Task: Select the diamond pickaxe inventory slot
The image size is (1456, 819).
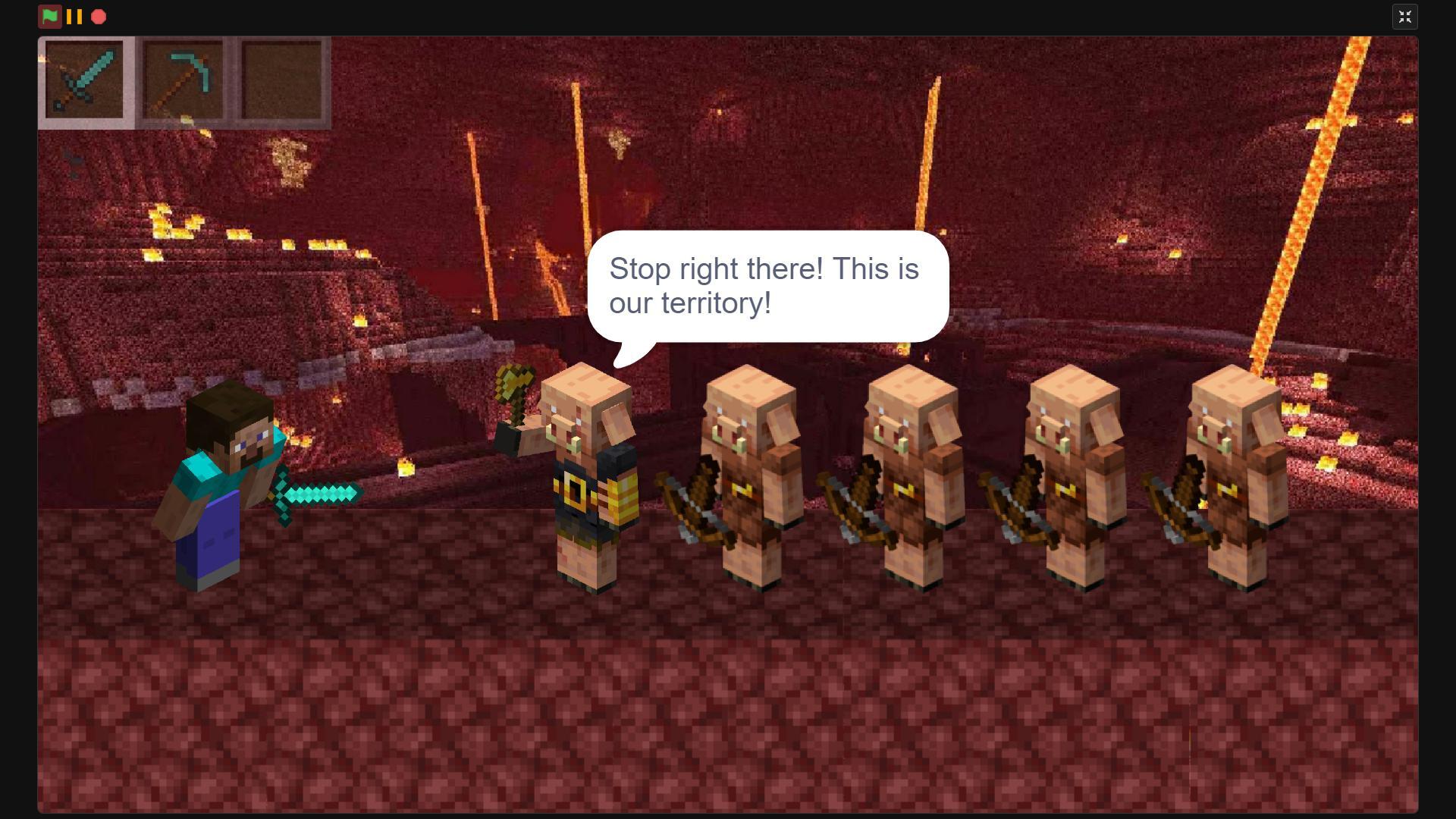Action: point(184,81)
